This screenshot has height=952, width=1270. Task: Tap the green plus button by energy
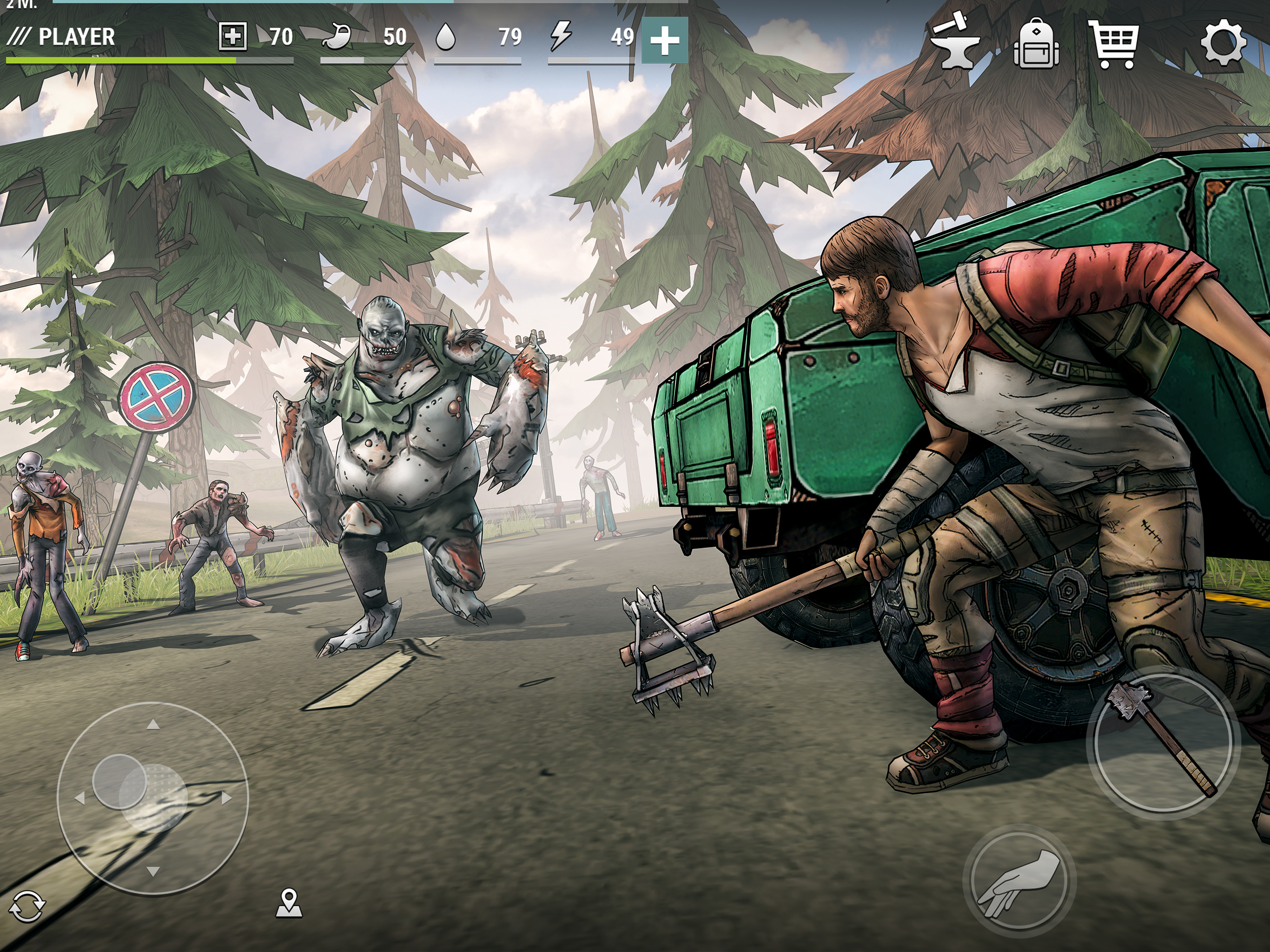point(664,40)
